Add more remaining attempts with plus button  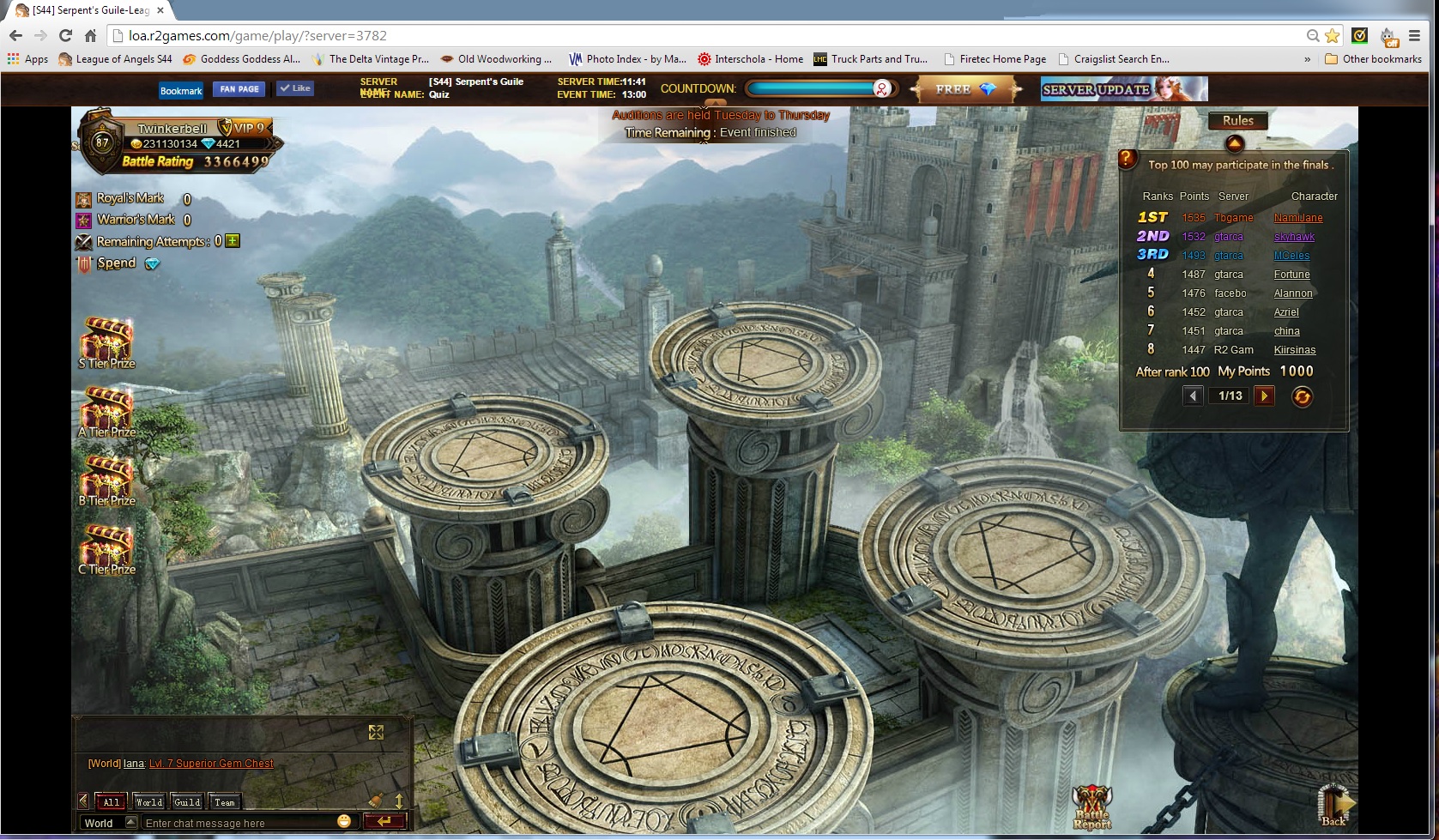(233, 241)
